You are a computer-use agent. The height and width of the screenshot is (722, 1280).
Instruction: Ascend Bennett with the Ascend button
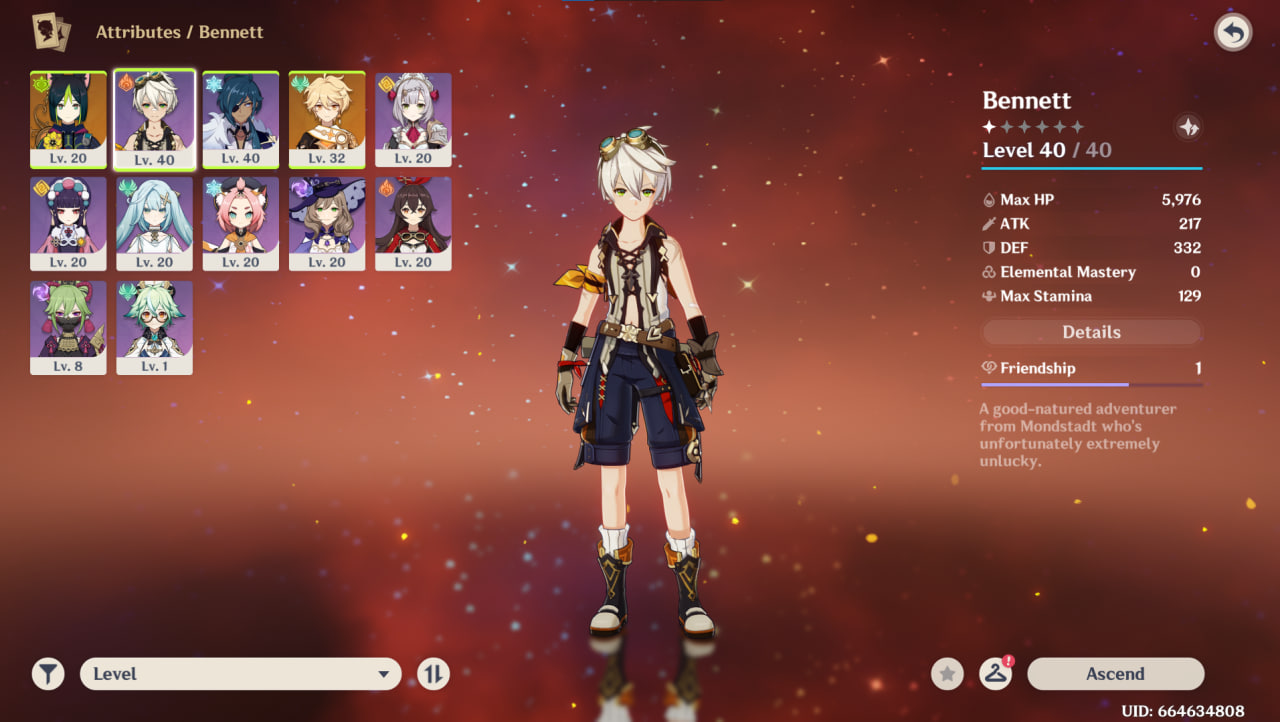pos(1115,674)
